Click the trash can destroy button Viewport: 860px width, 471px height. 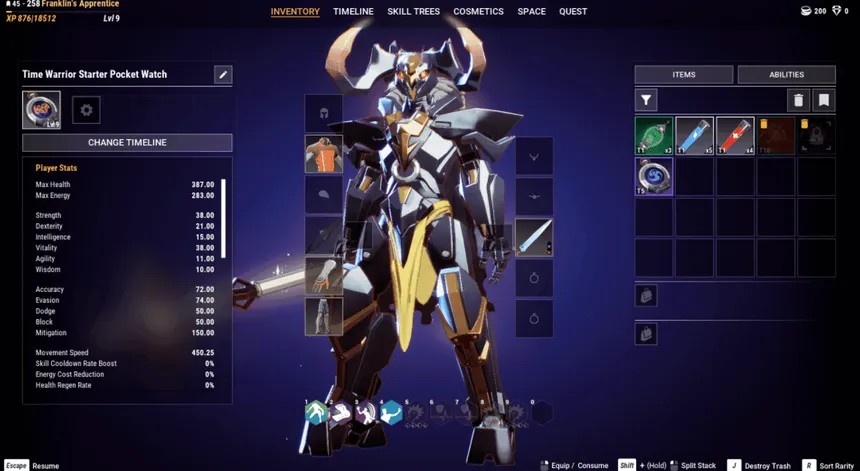798,100
